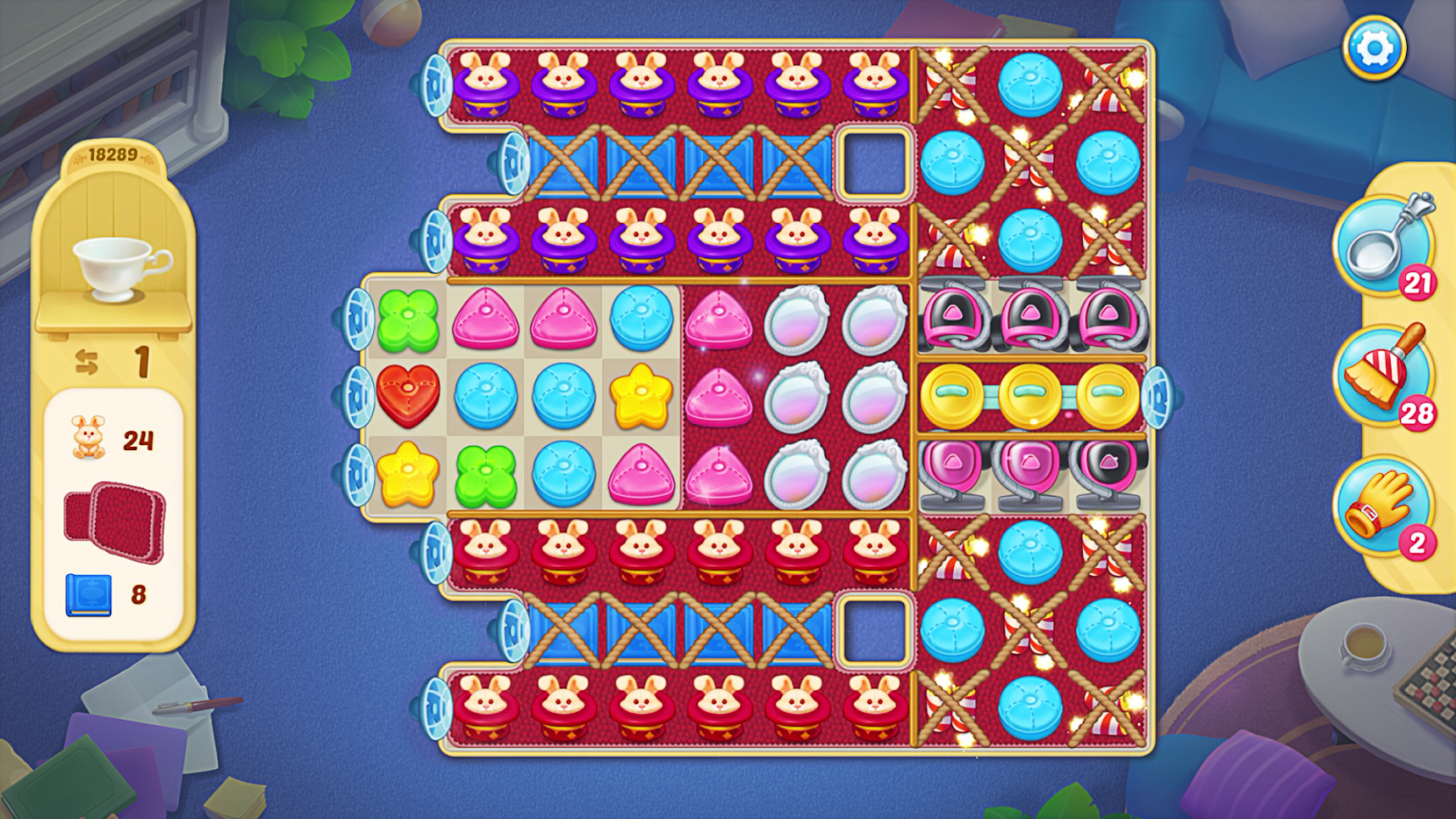The width and height of the screenshot is (1456, 819).
Task: Open the settings gear menu
Action: [1374, 48]
